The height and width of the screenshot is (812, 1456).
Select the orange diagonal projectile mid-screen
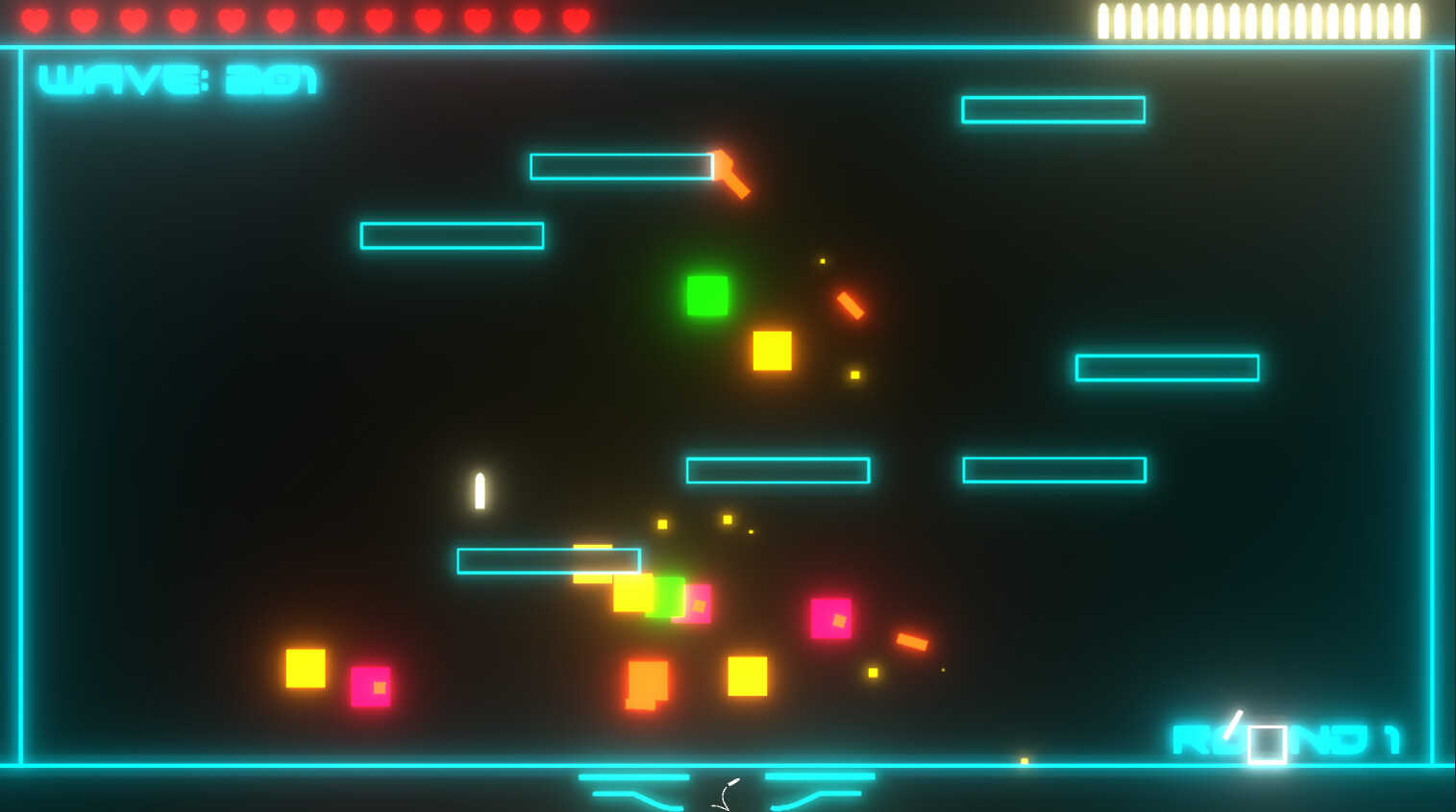click(851, 306)
